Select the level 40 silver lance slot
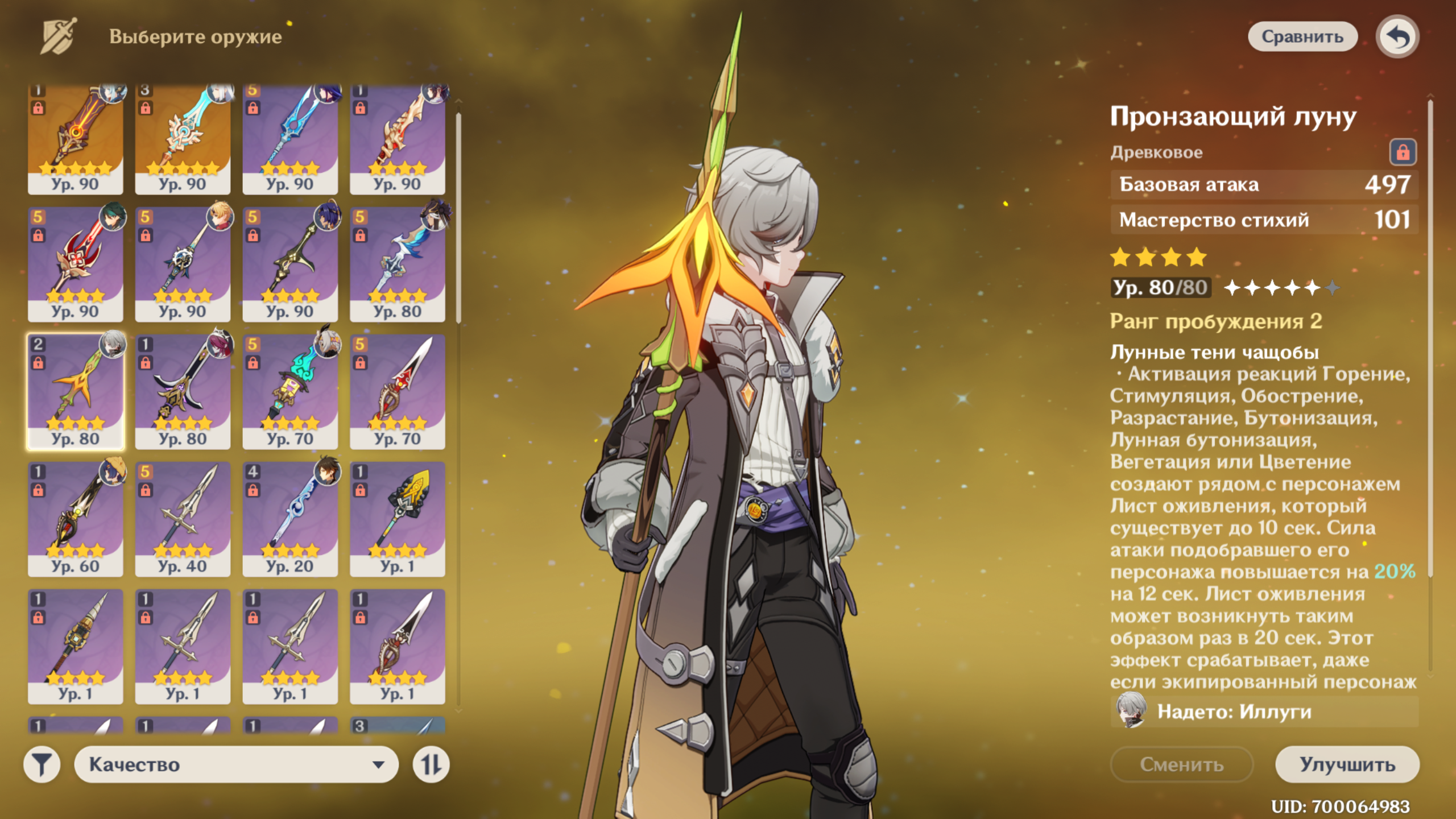The height and width of the screenshot is (819, 1456). pyautogui.click(x=183, y=519)
